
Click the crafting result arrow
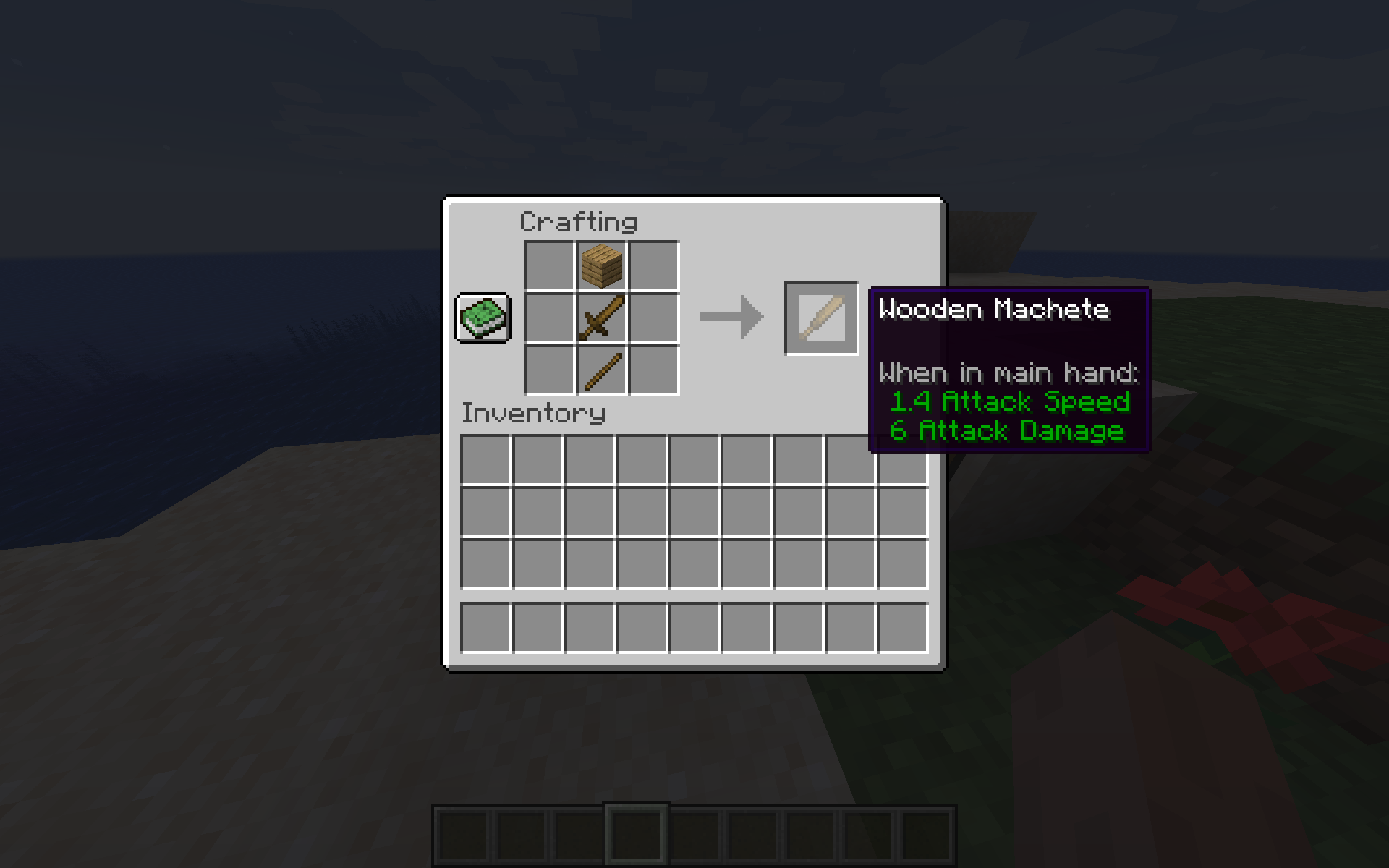click(x=731, y=316)
